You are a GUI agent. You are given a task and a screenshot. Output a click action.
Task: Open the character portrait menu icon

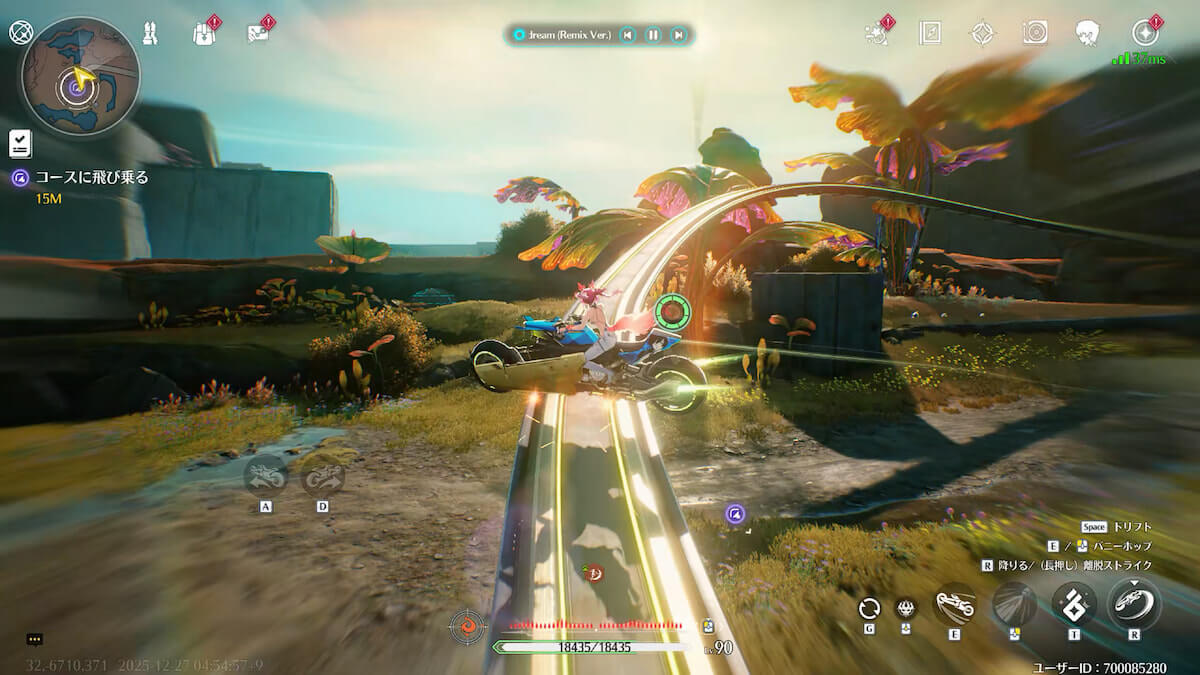point(1088,33)
